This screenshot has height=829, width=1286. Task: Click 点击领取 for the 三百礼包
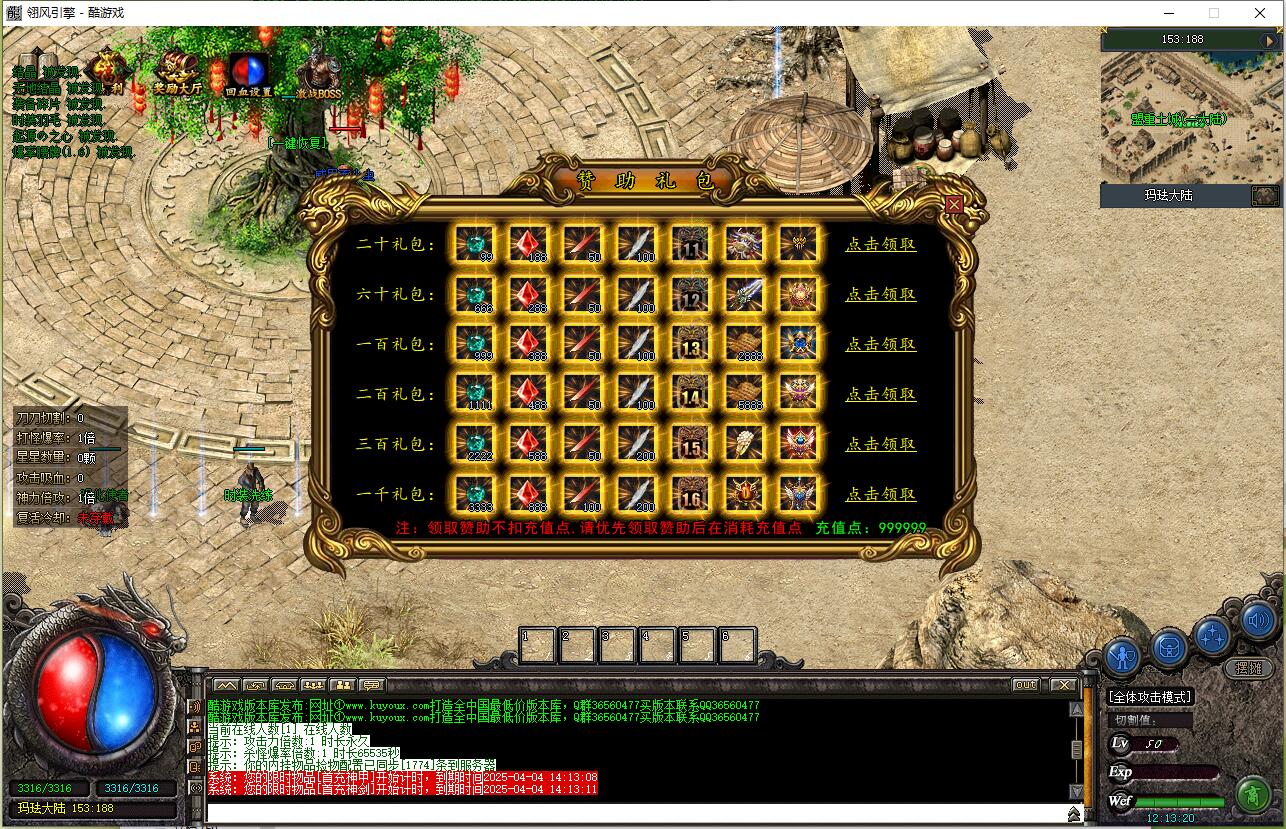point(880,444)
